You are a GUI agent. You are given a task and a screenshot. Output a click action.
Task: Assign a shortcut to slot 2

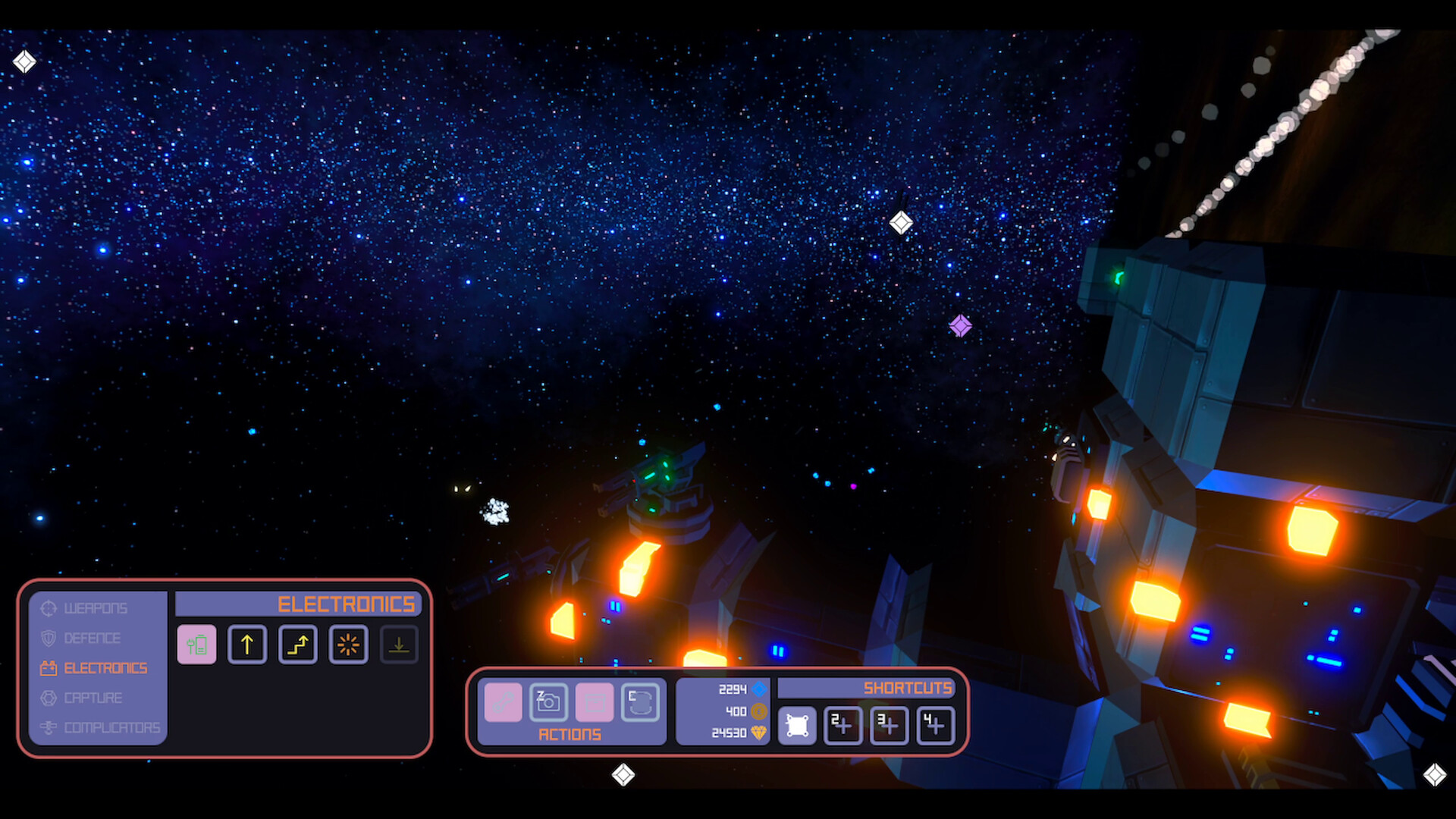(x=843, y=724)
